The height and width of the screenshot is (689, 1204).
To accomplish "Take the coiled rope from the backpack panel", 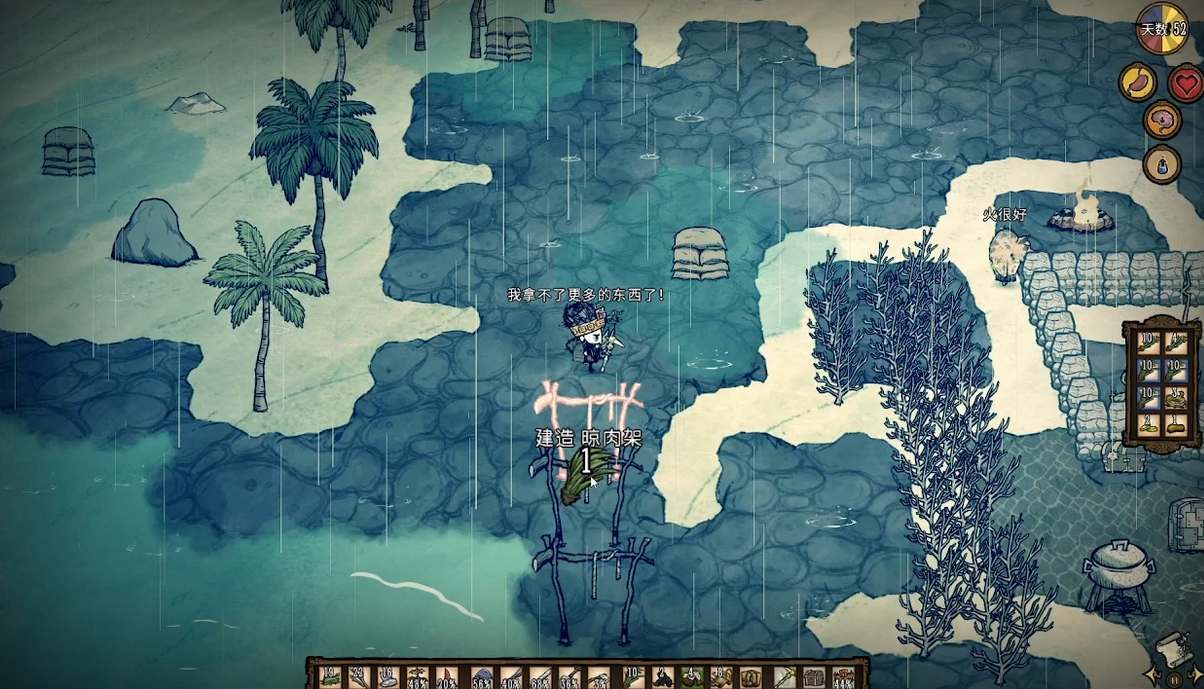I will [x=1176, y=397].
